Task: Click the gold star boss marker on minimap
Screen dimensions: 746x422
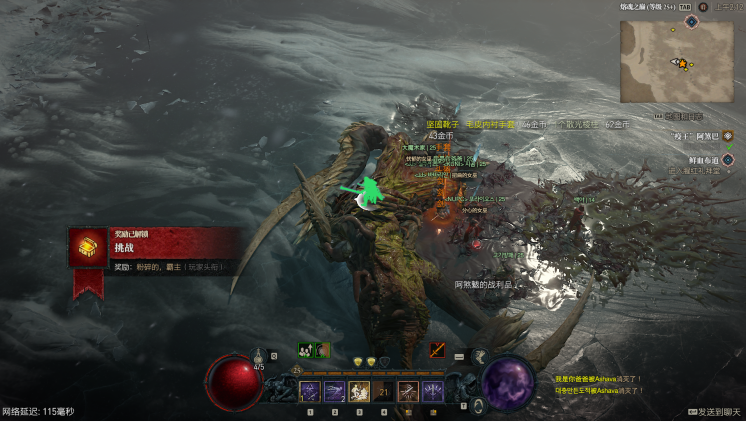Action: 683,64
